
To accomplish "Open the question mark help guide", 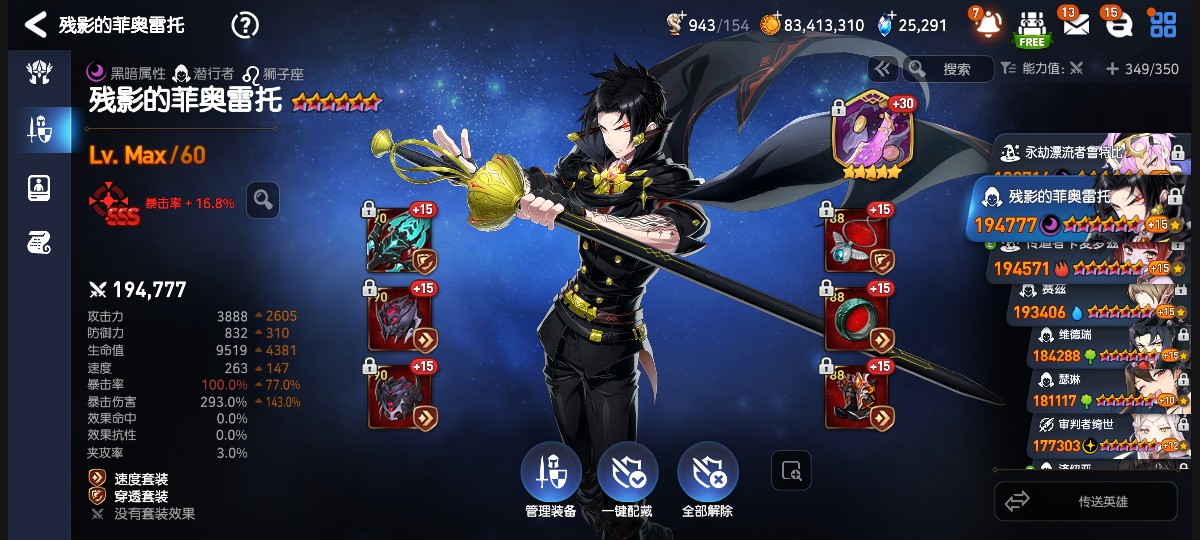I will click(245, 25).
